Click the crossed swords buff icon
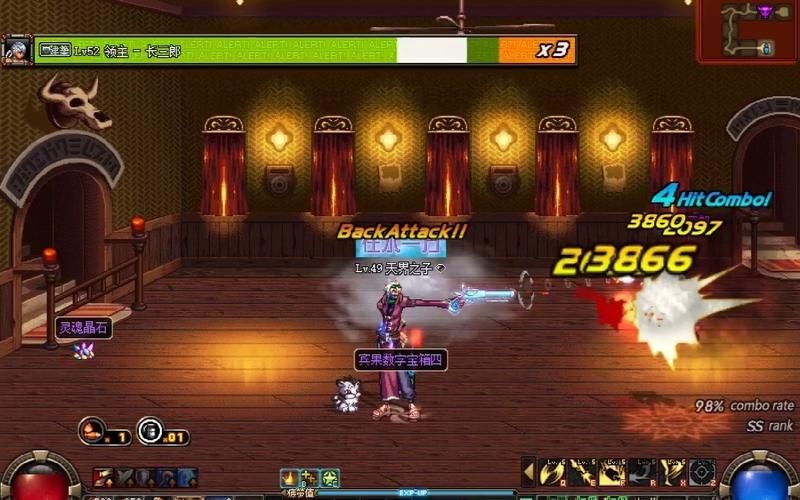The width and height of the screenshot is (800, 500). [x=124, y=478]
